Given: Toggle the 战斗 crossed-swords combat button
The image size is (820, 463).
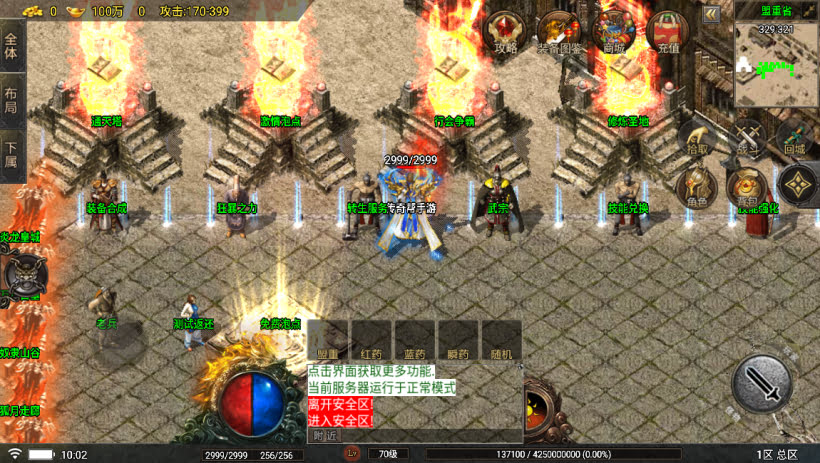Looking at the screenshot, I should click(x=748, y=138).
